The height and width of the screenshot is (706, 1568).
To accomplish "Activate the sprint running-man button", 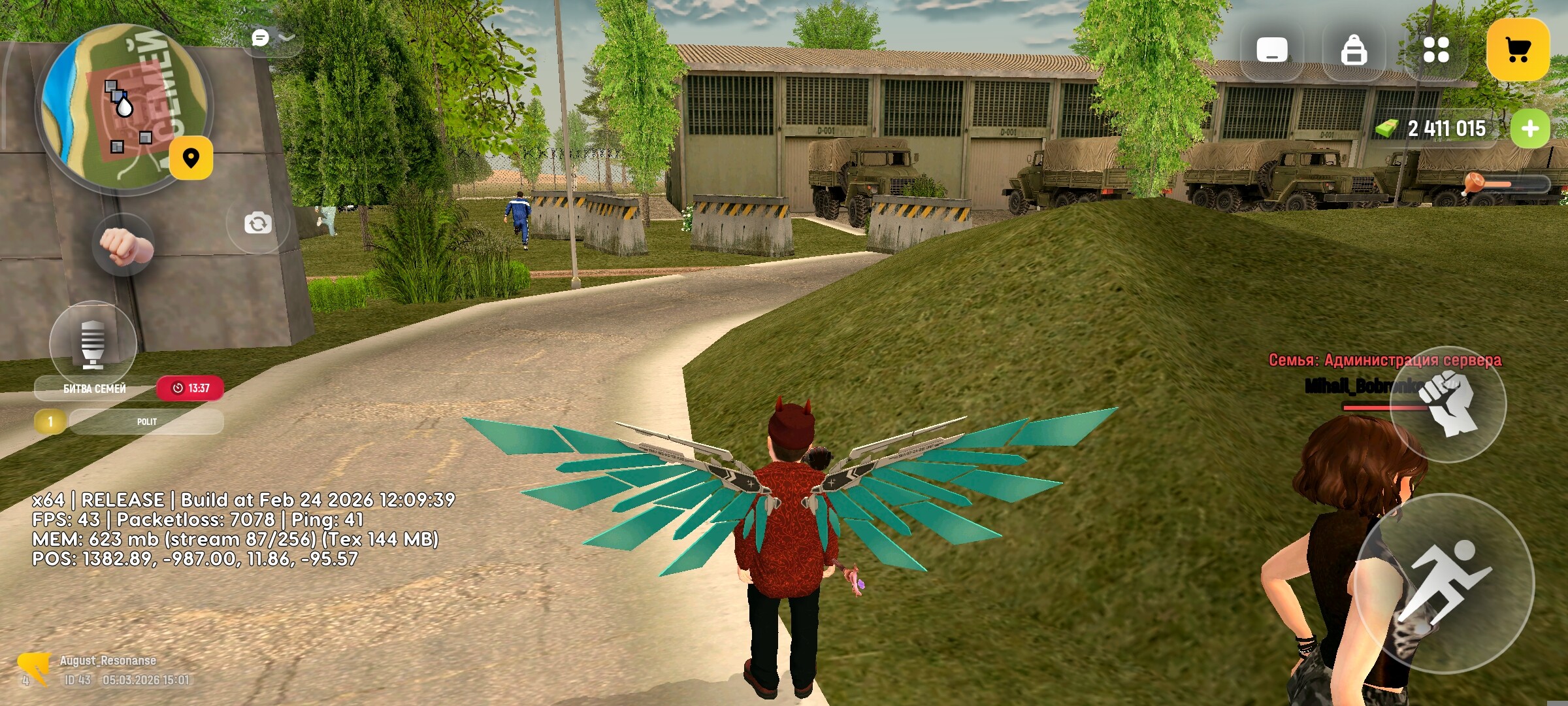I will [1444, 584].
